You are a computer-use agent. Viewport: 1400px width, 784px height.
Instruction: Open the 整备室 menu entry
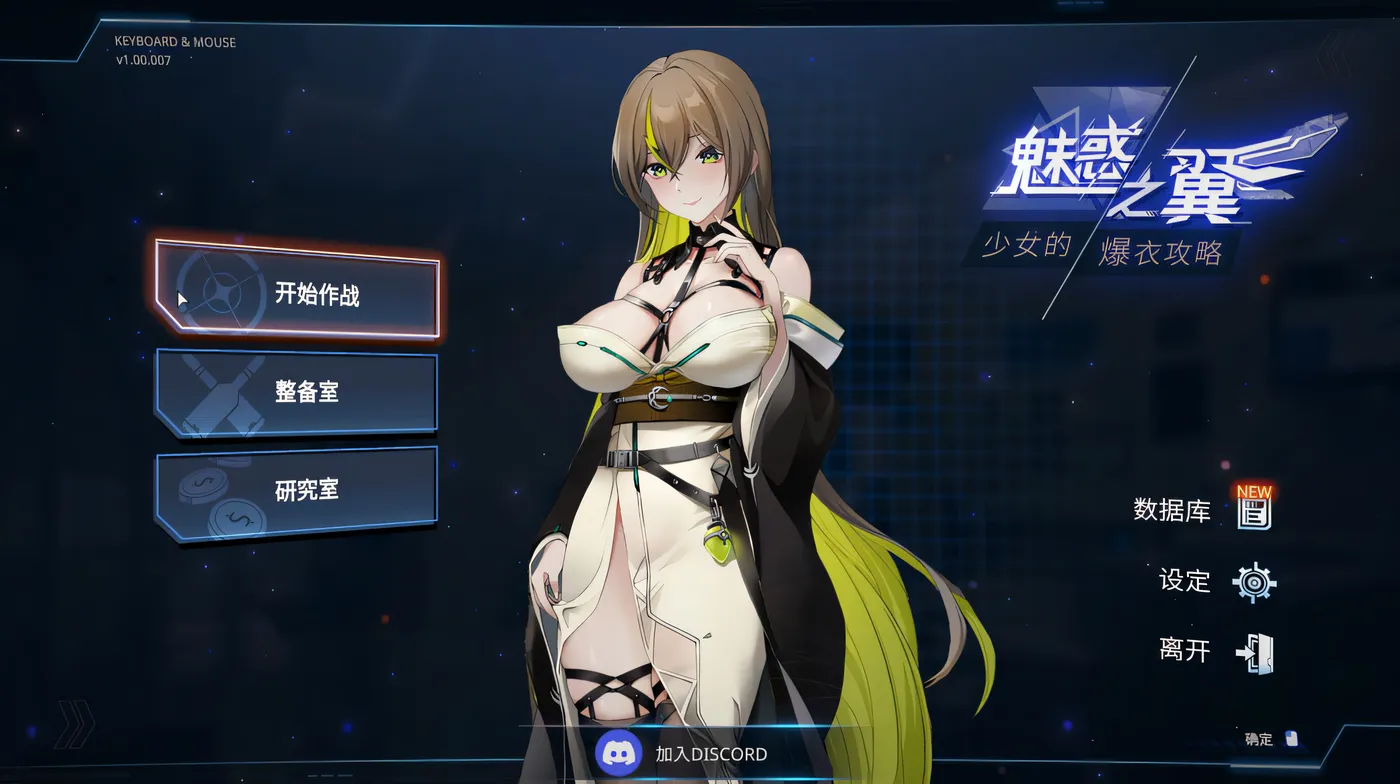click(x=307, y=391)
